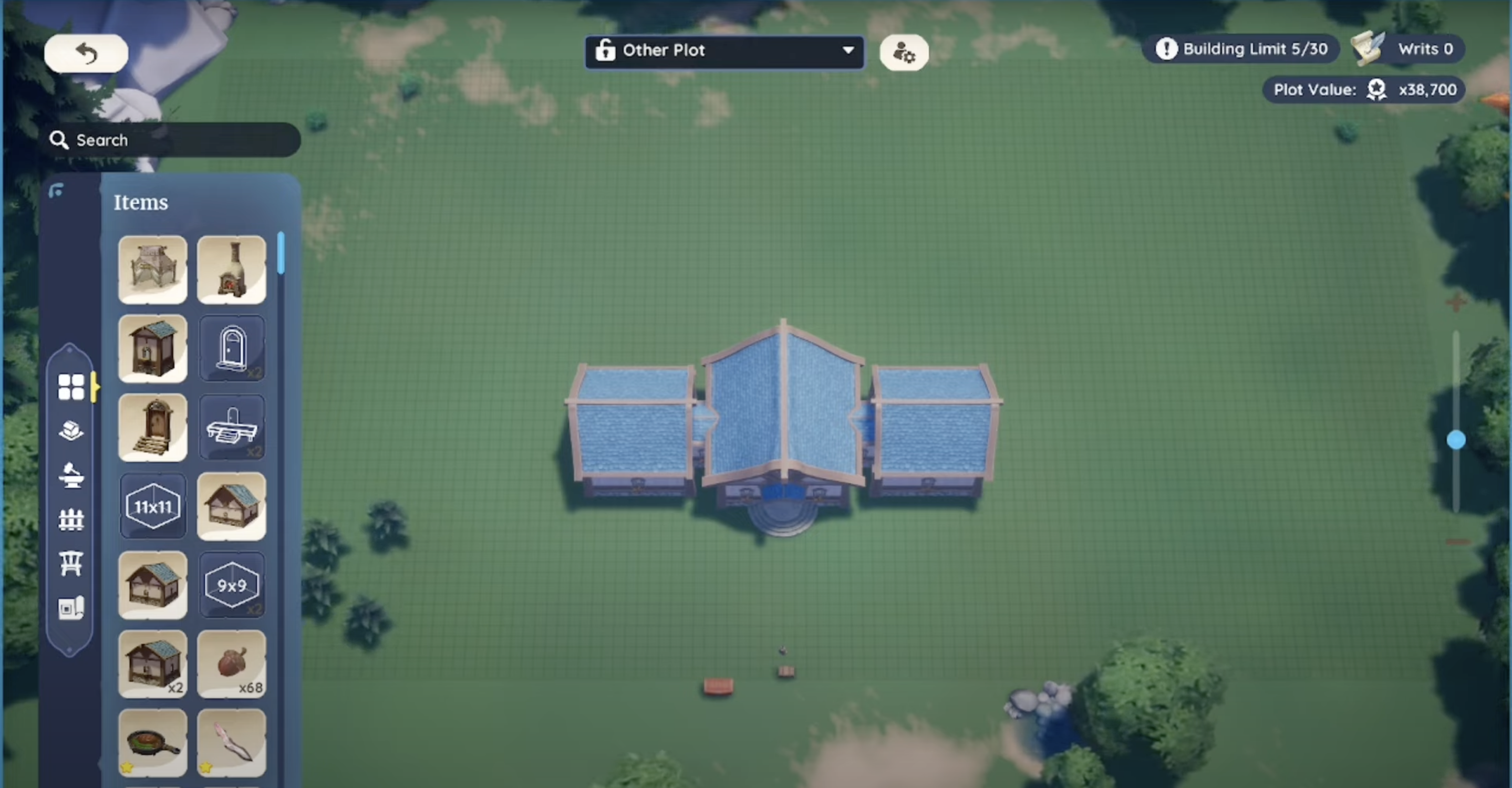
Task: Open the plot permissions settings button
Action: pyautogui.click(x=903, y=53)
